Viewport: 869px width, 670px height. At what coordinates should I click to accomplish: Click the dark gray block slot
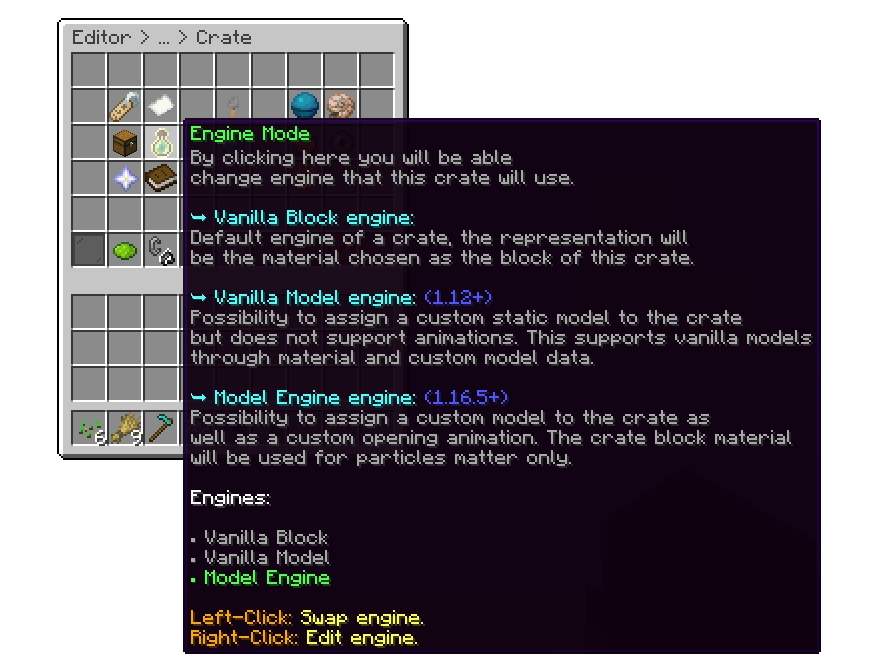[x=89, y=250]
